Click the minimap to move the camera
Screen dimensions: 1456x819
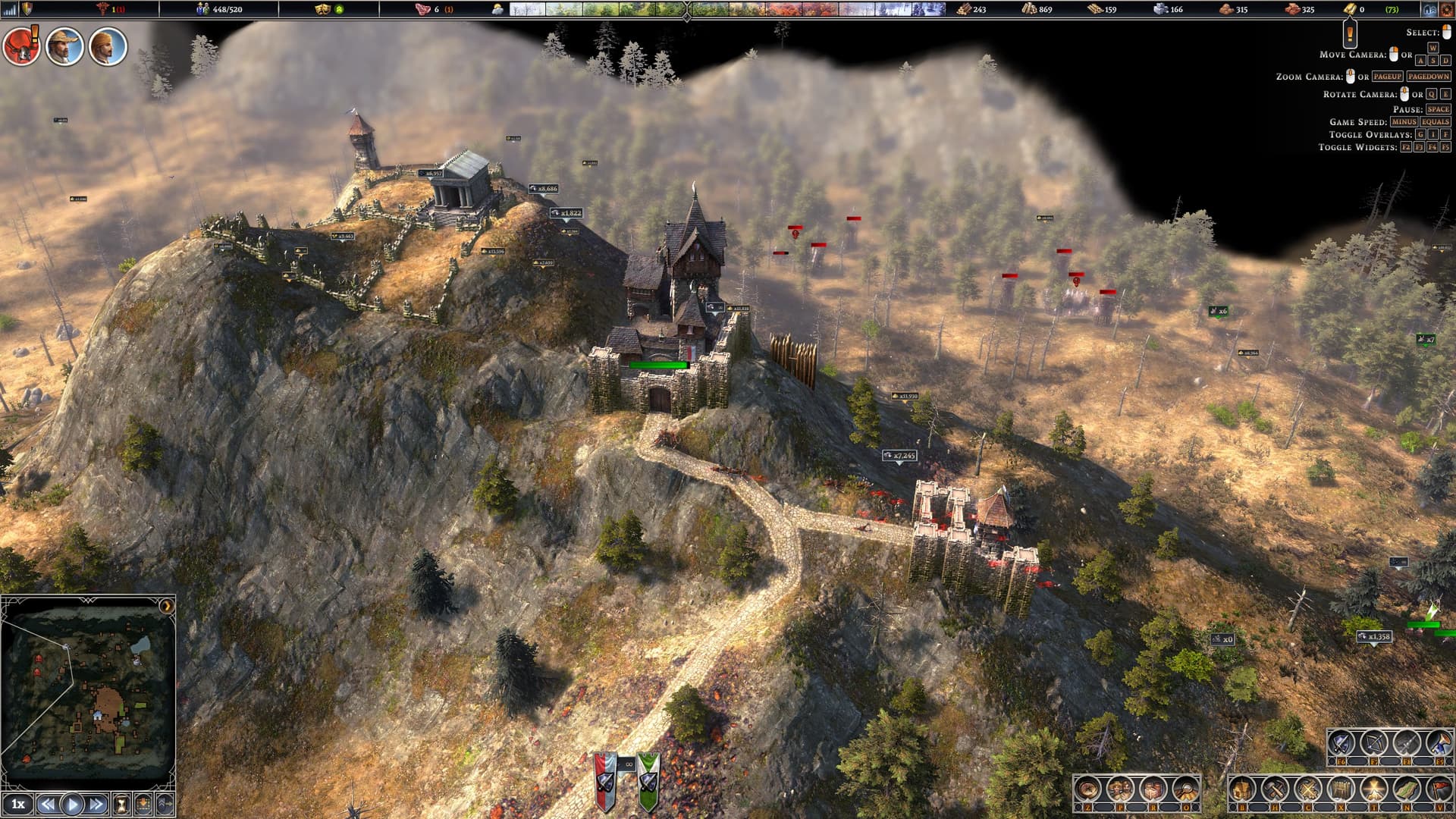(x=87, y=690)
